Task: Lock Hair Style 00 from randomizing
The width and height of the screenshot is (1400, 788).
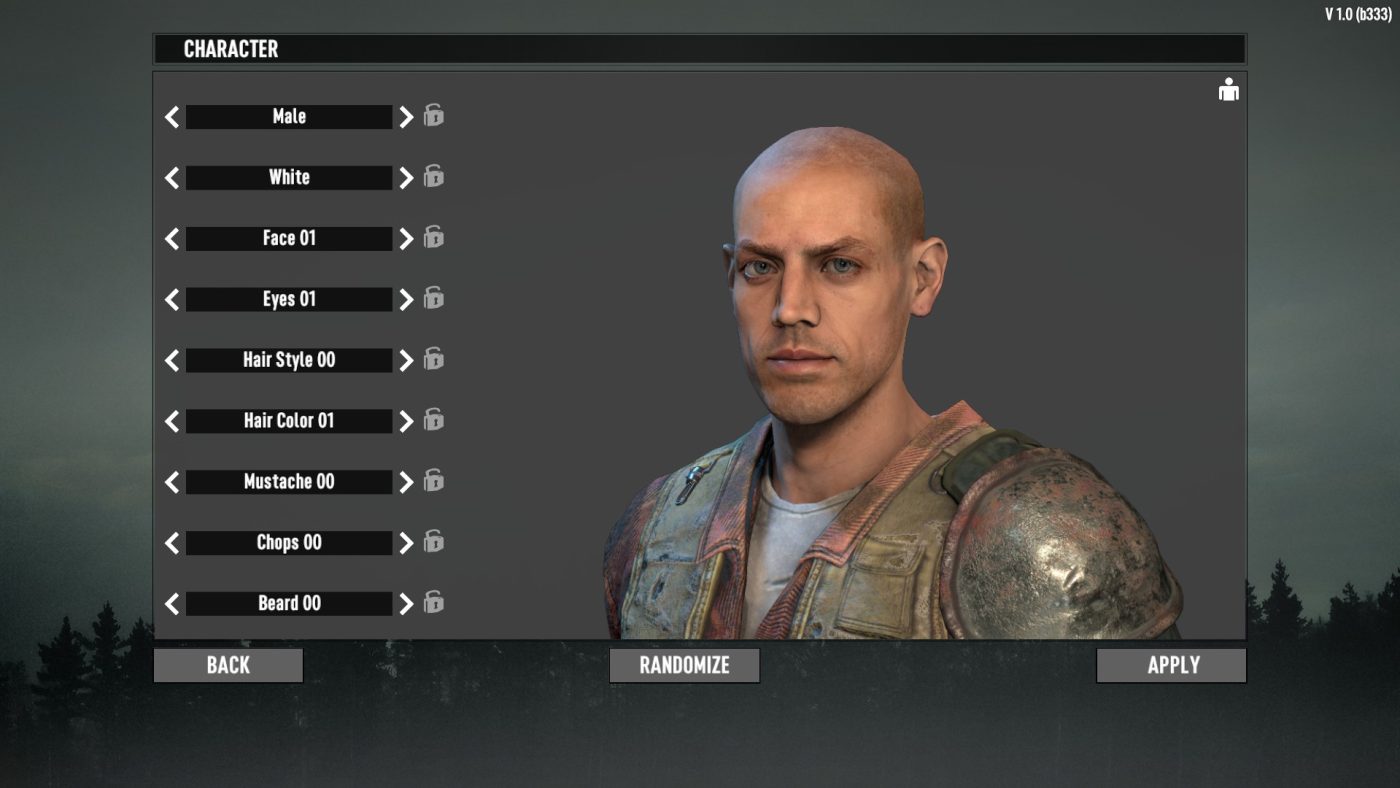Action: [434, 359]
